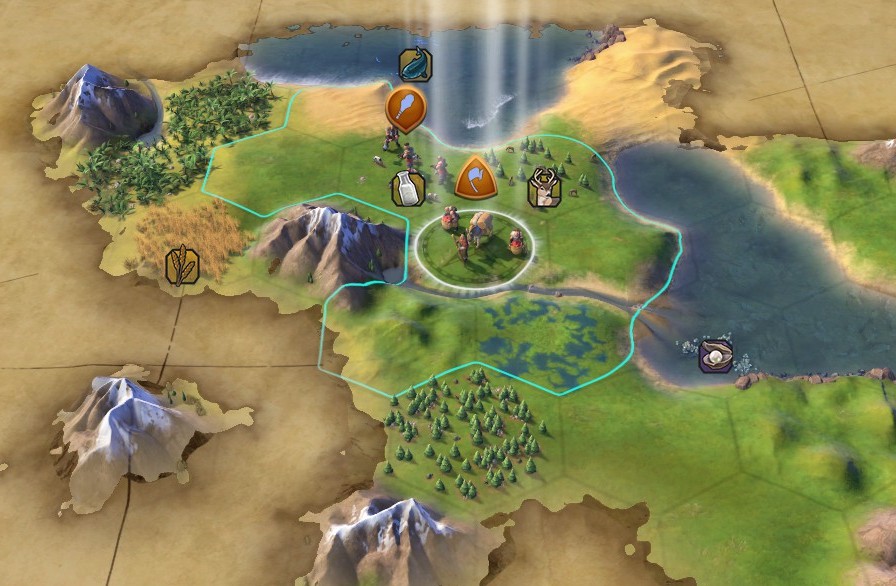
Task: Click the wheat resource icon
Action: click(182, 264)
